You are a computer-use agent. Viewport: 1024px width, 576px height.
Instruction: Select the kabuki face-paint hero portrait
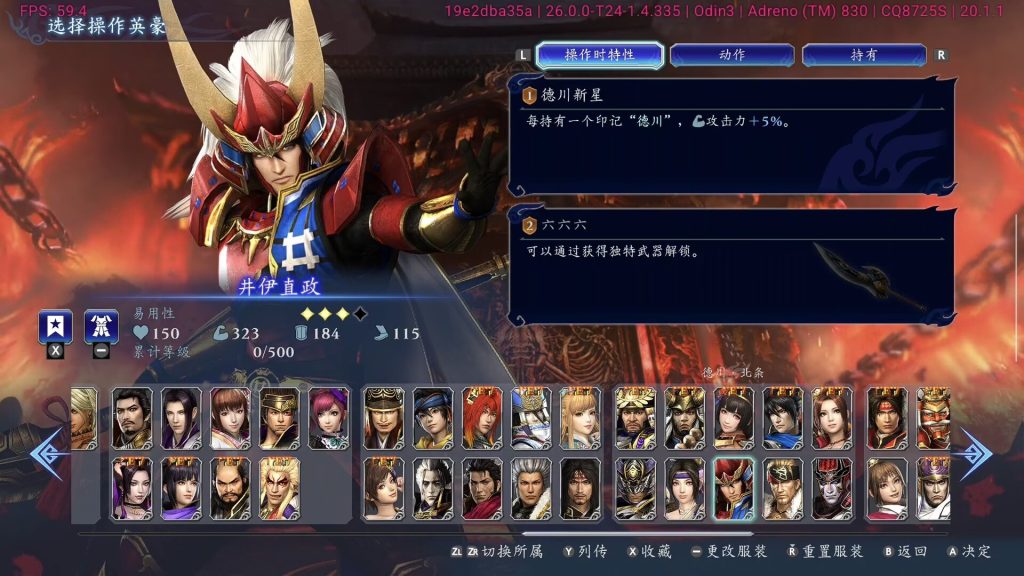pos(280,489)
